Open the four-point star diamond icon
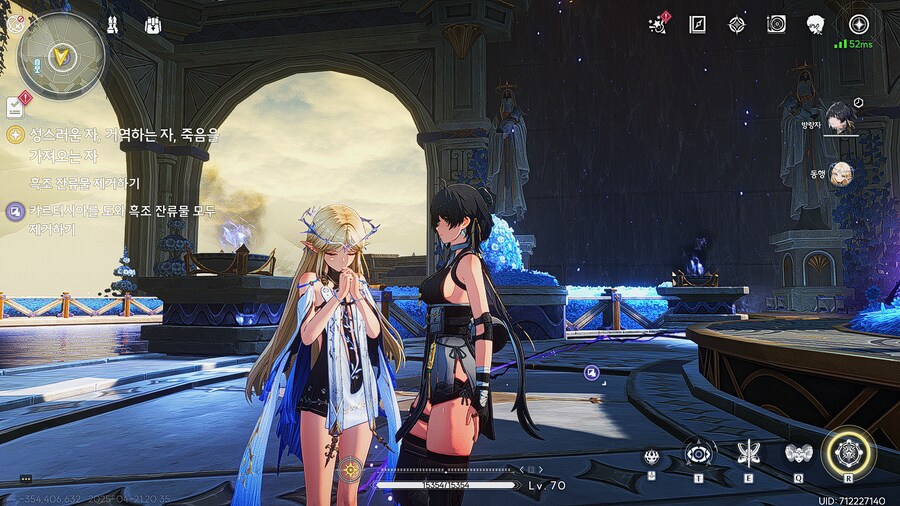900x506 pixels. coord(737,24)
